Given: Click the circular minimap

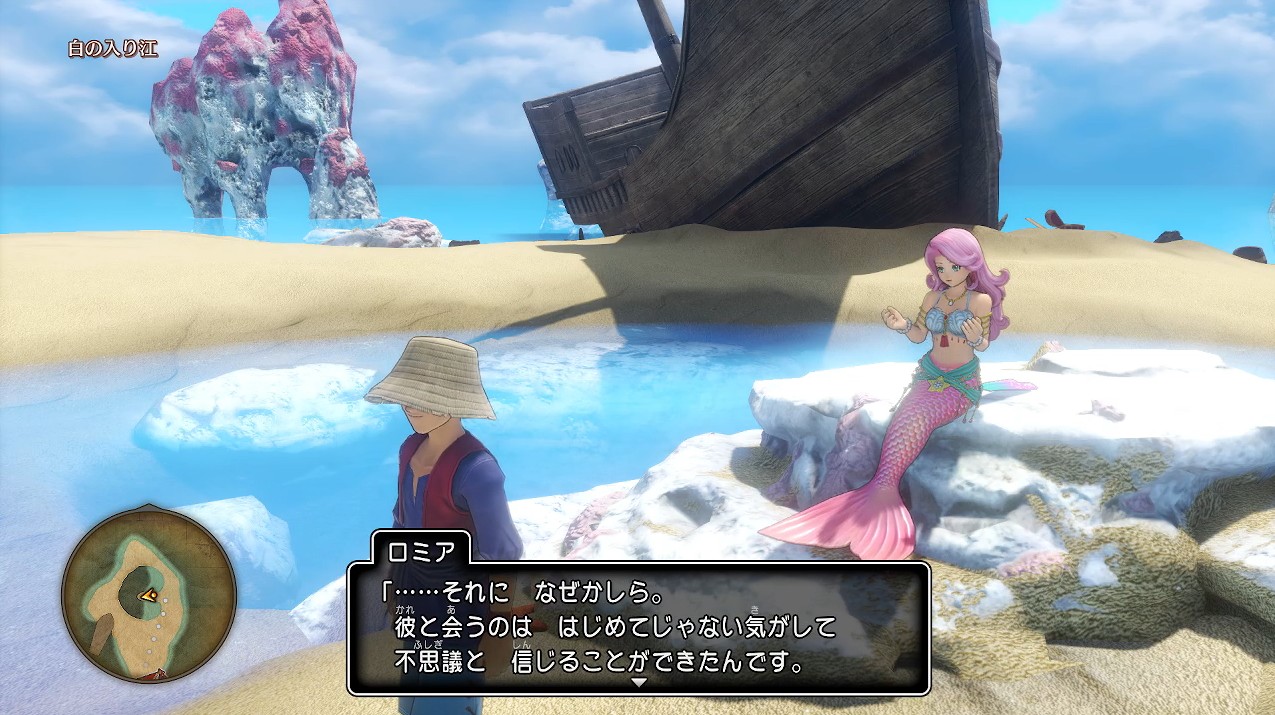Looking at the screenshot, I should pos(149,595).
